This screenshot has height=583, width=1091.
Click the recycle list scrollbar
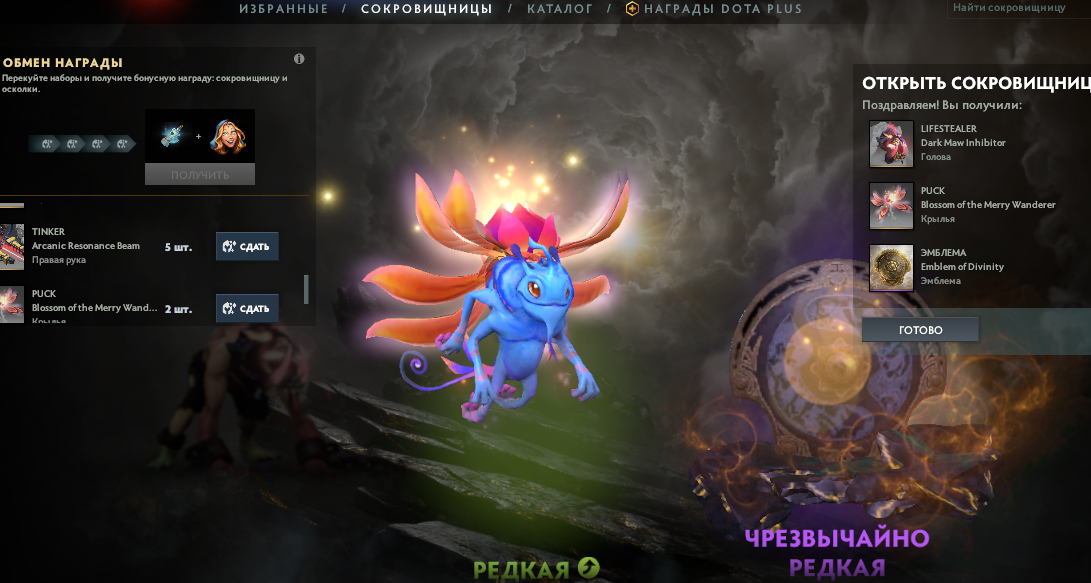tap(306, 289)
